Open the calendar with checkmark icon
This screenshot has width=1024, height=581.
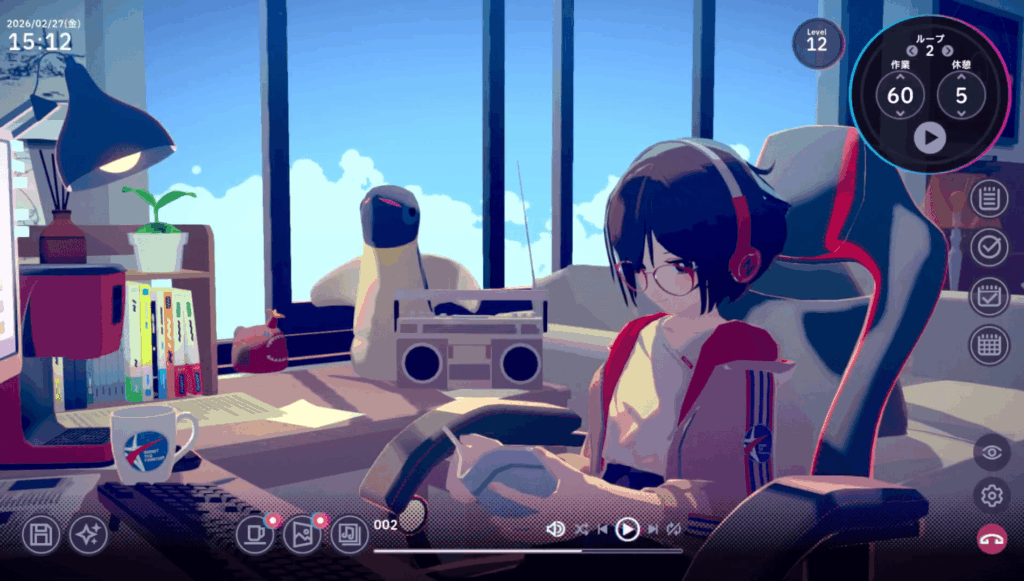point(989,296)
